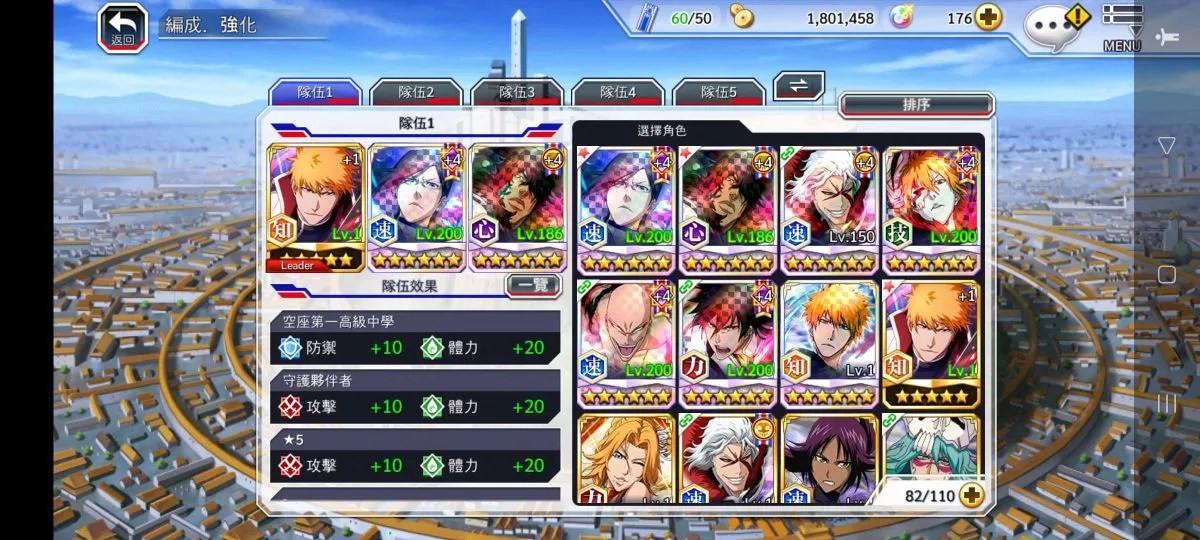
Task: Pick the bald Lv.200 速 character card
Action: coord(625,343)
